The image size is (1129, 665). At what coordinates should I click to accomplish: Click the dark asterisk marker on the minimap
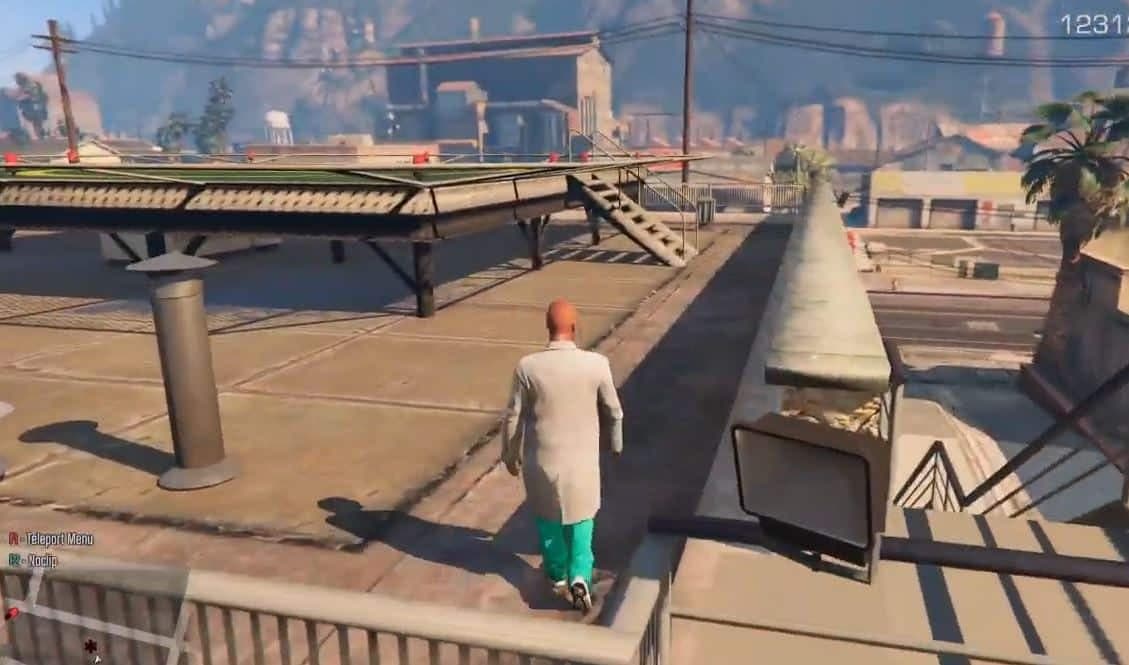coord(90,646)
